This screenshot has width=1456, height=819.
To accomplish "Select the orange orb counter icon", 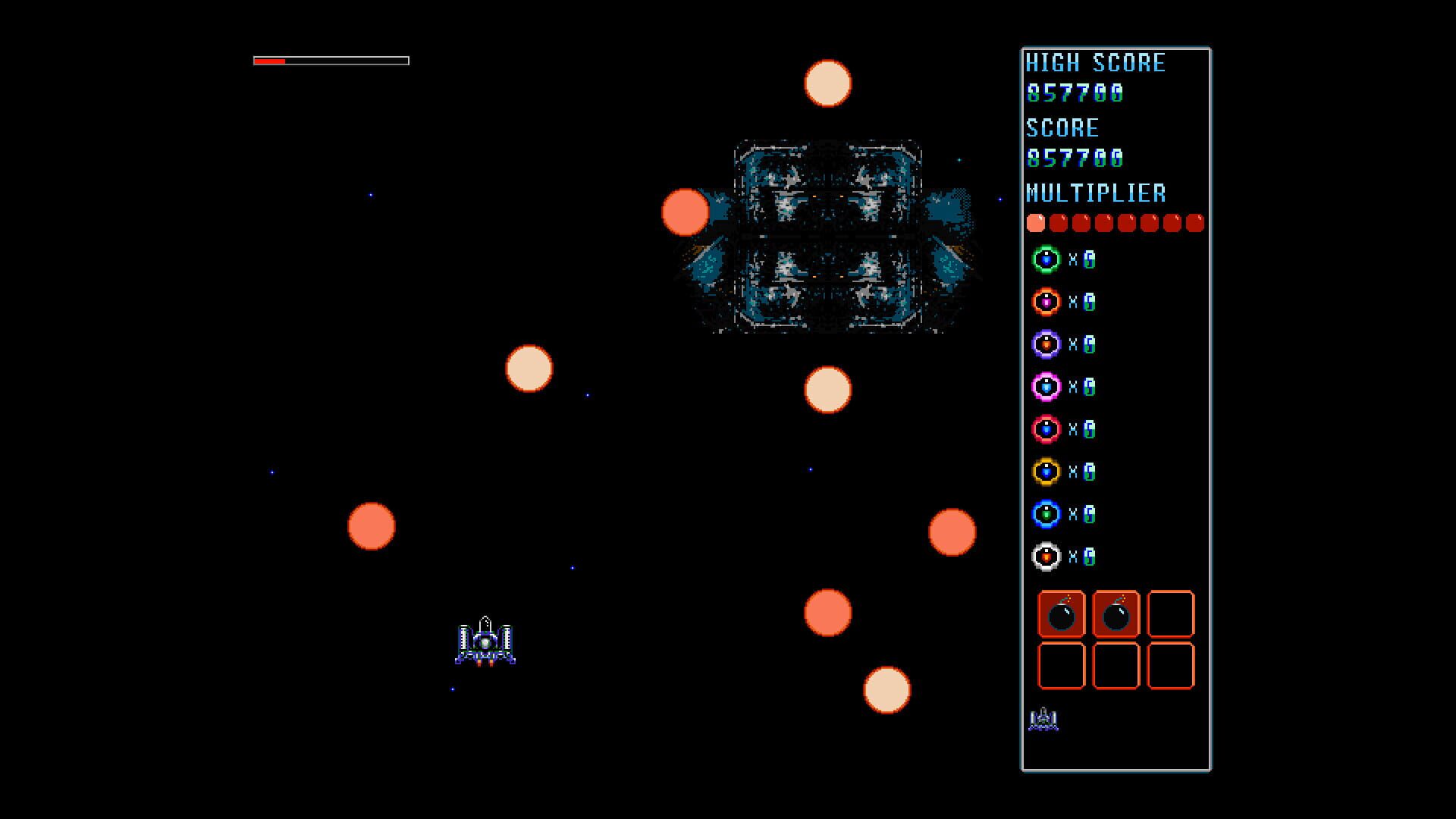I will click(1045, 302).
